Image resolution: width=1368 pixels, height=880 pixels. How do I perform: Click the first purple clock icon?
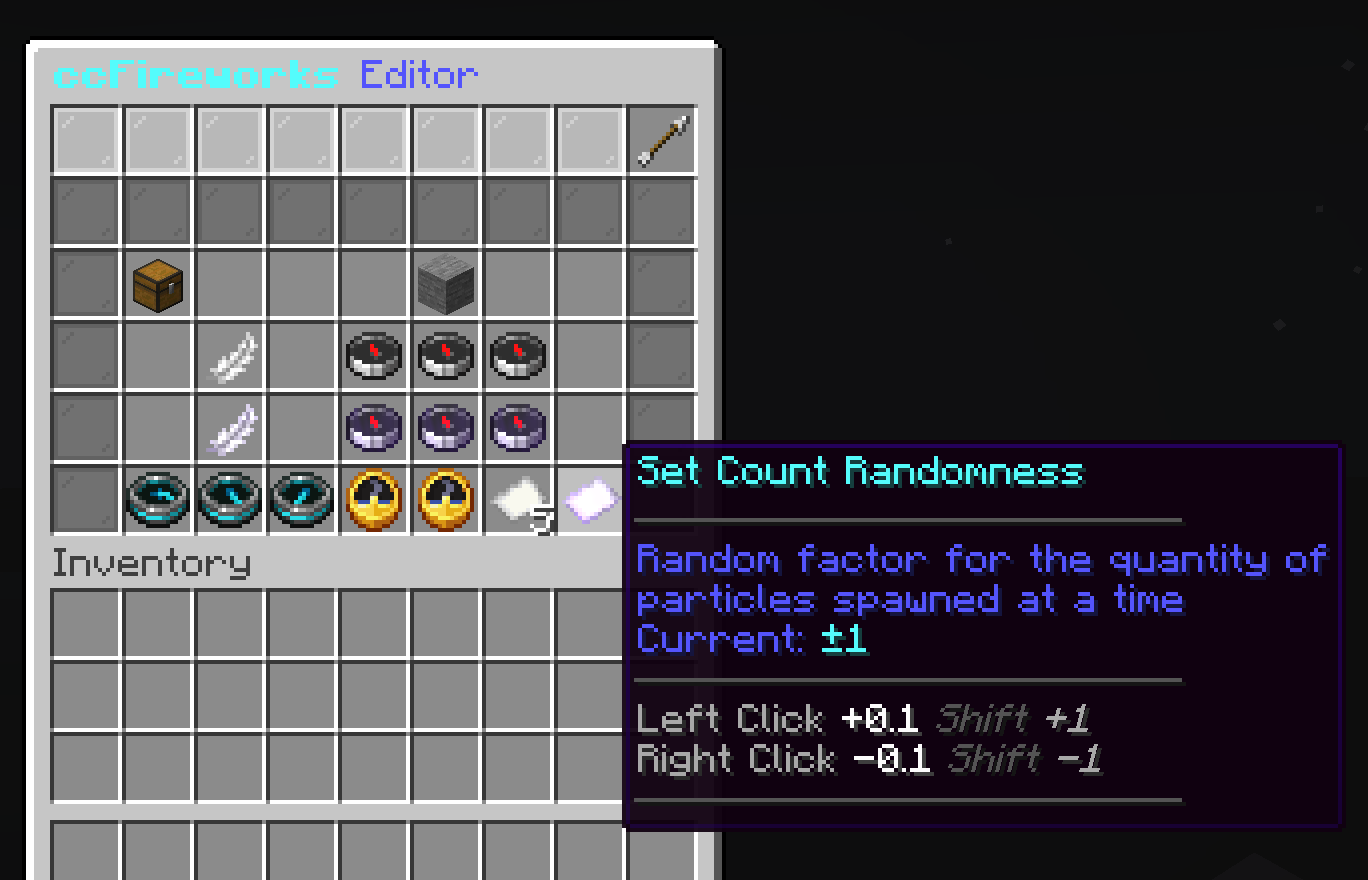tap(374, 428)
